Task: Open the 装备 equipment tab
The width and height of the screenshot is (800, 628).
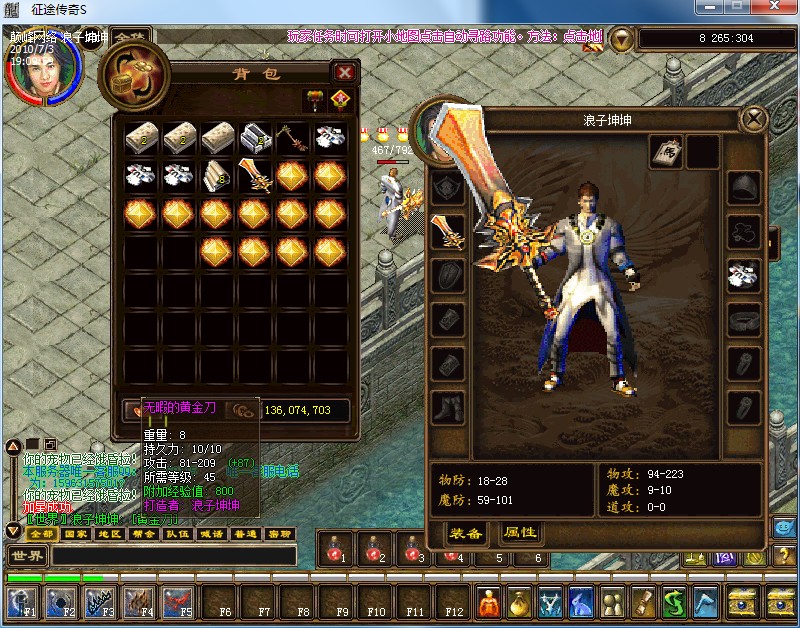Action: pyautogui.click(x=464, y=533)
